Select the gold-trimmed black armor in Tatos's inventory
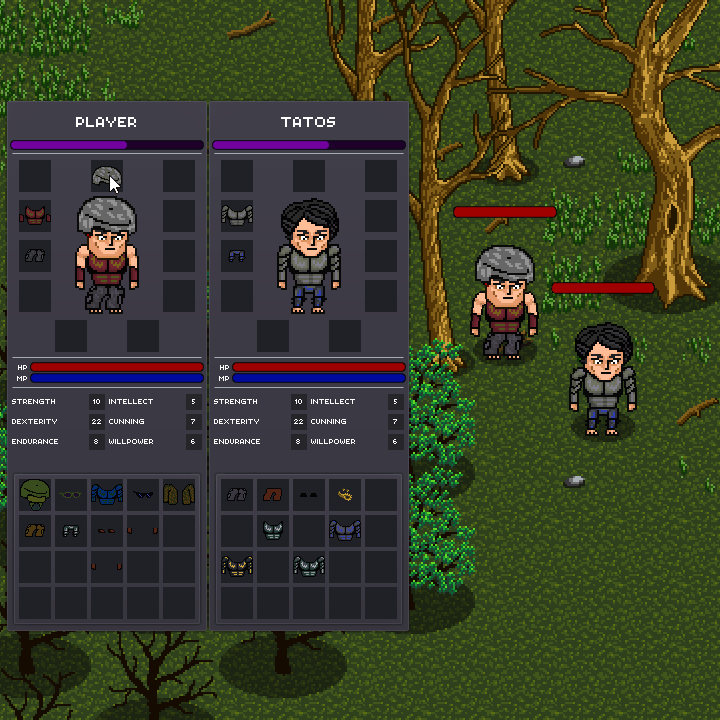Viewport: 720px width, 720px height. (x=237, y=566)
